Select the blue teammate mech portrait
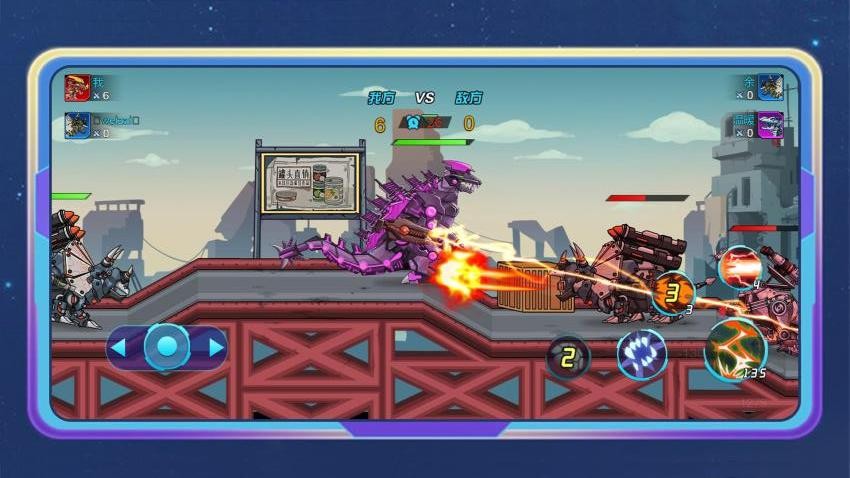Image resolution: width=850 pixels, height=478 pixels. coord(77,125)
